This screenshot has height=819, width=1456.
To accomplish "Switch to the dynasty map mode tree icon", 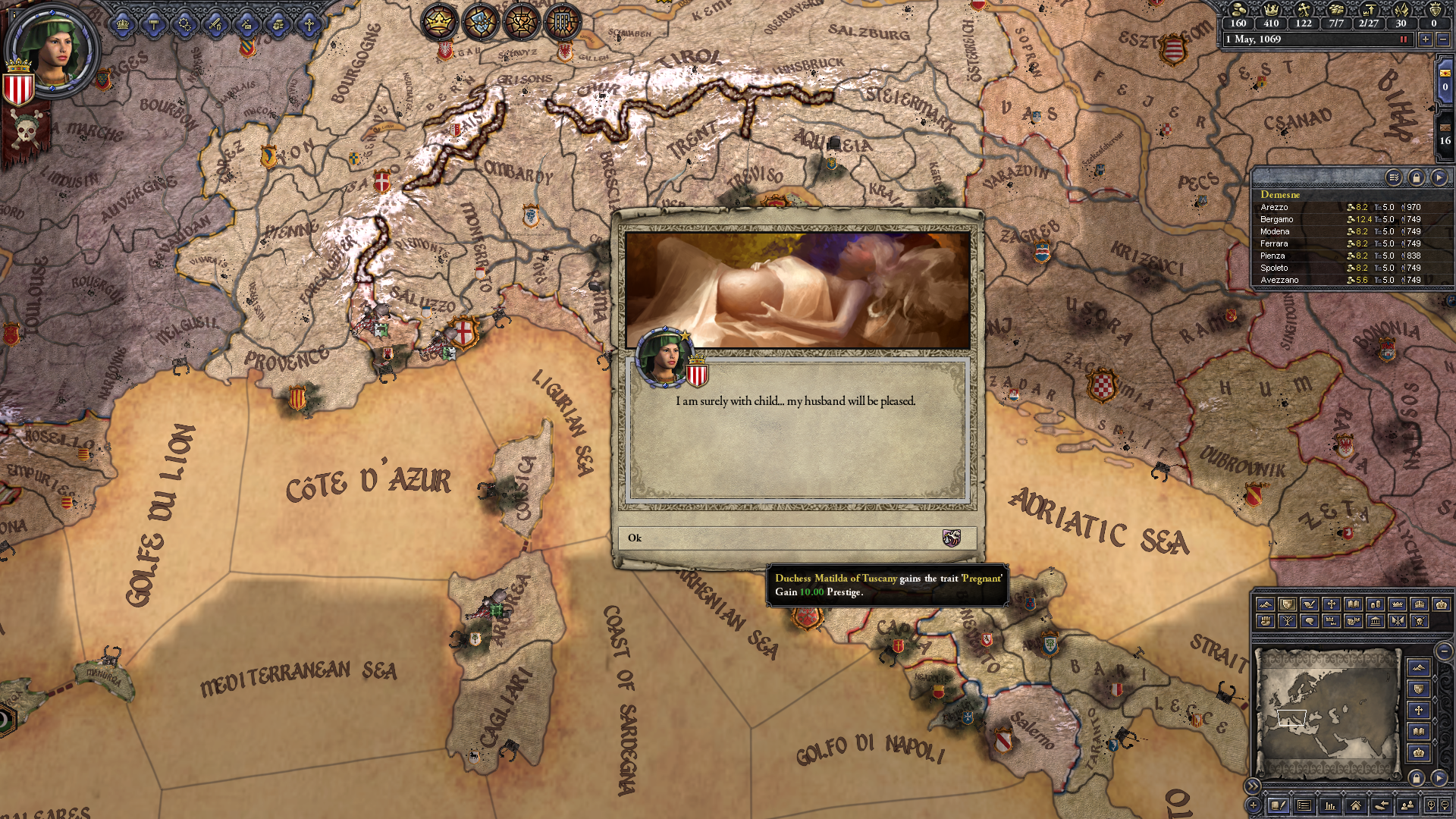I will 1288,622.
